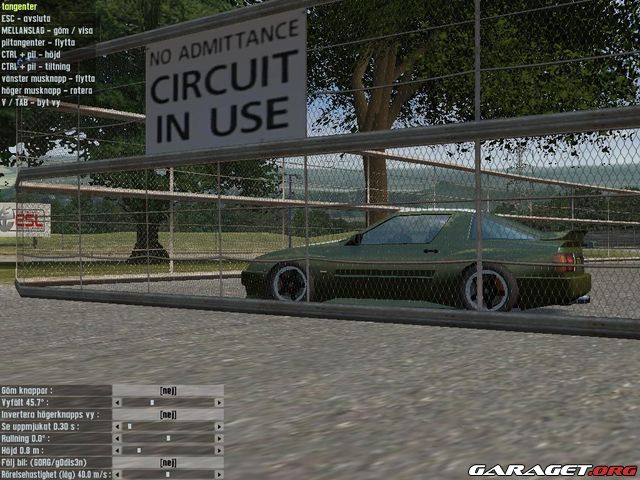Screen dimensions: 640x480
Task: Increase Vyfält with its right arrow
Action: (219, 402)
